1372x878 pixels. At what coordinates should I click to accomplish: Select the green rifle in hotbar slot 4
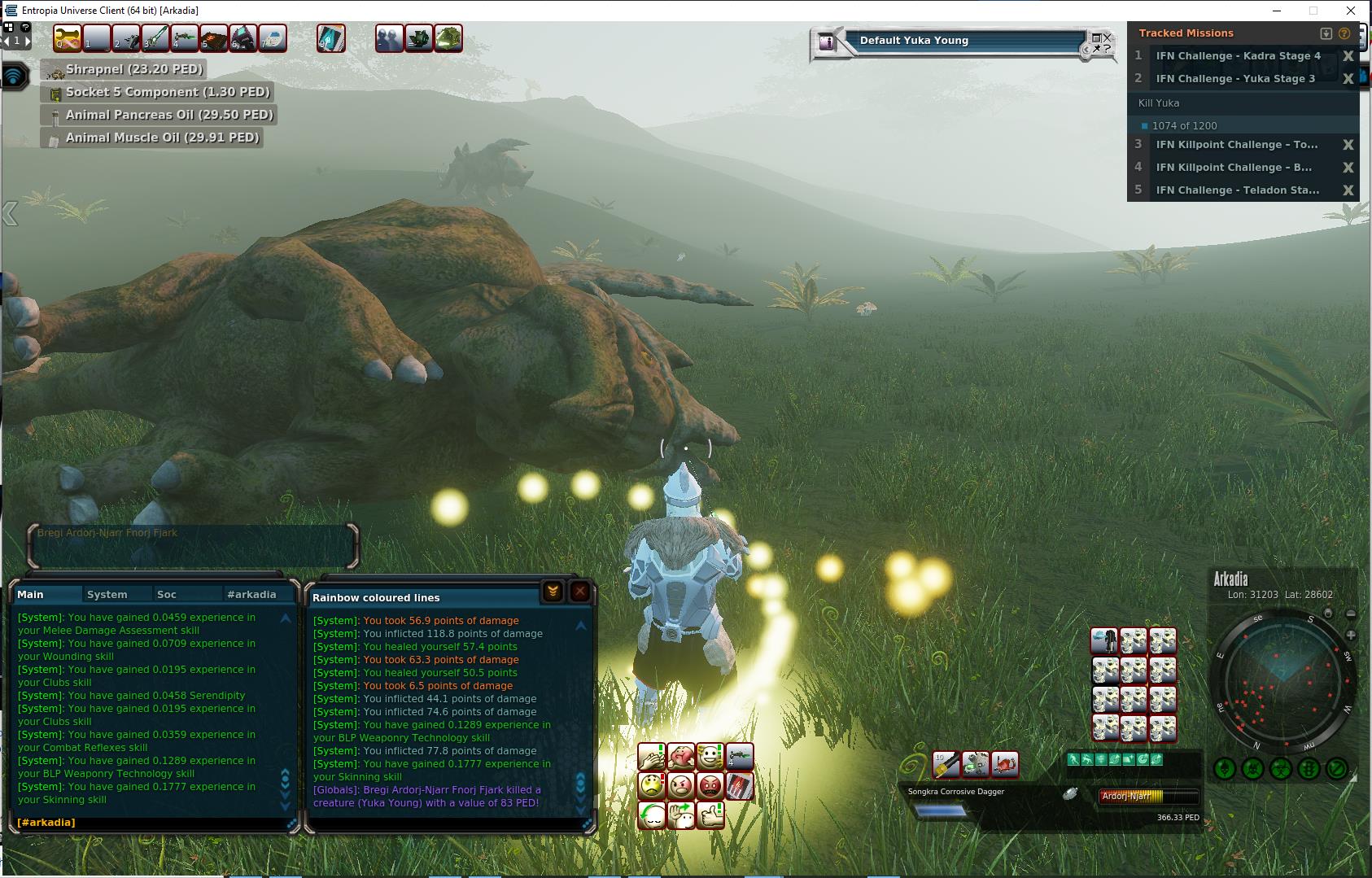[x=185, y=38]
